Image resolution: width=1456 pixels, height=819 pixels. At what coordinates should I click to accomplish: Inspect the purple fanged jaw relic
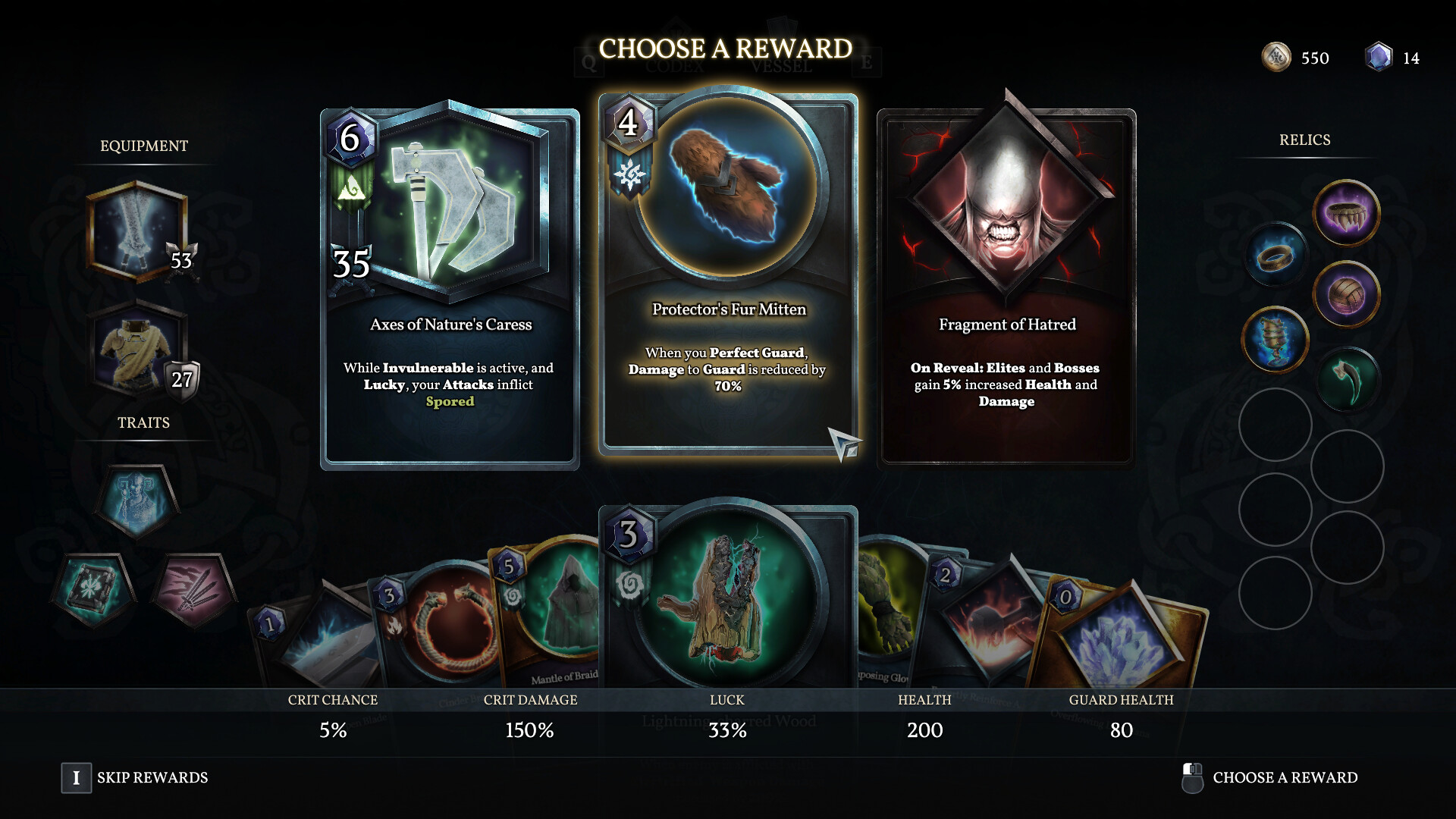1346,213
